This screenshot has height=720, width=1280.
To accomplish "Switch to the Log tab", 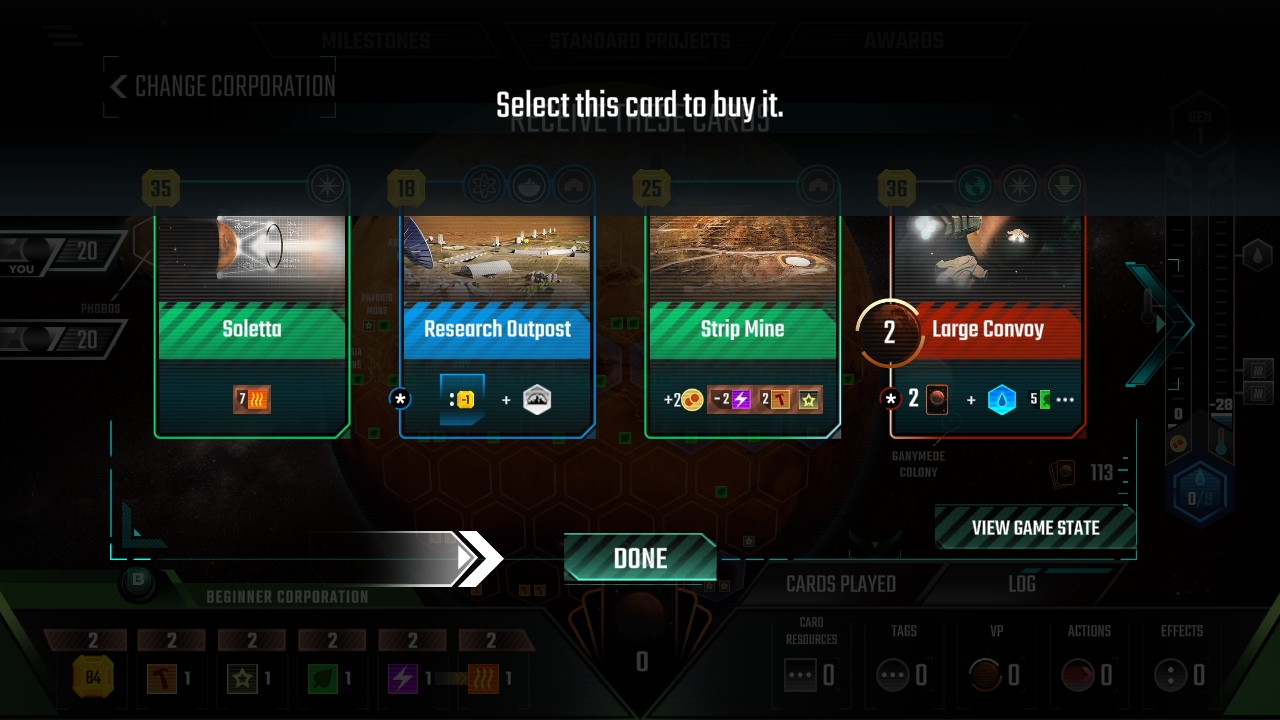I will (1022, 584).
